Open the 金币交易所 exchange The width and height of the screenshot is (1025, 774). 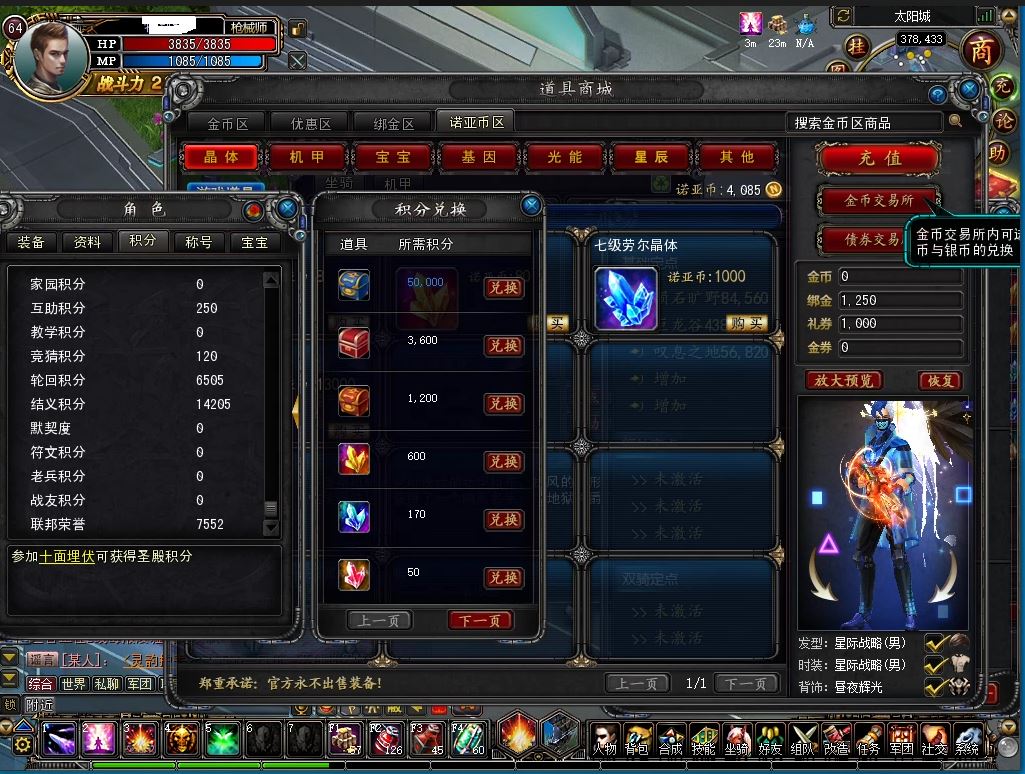point(878,201)
